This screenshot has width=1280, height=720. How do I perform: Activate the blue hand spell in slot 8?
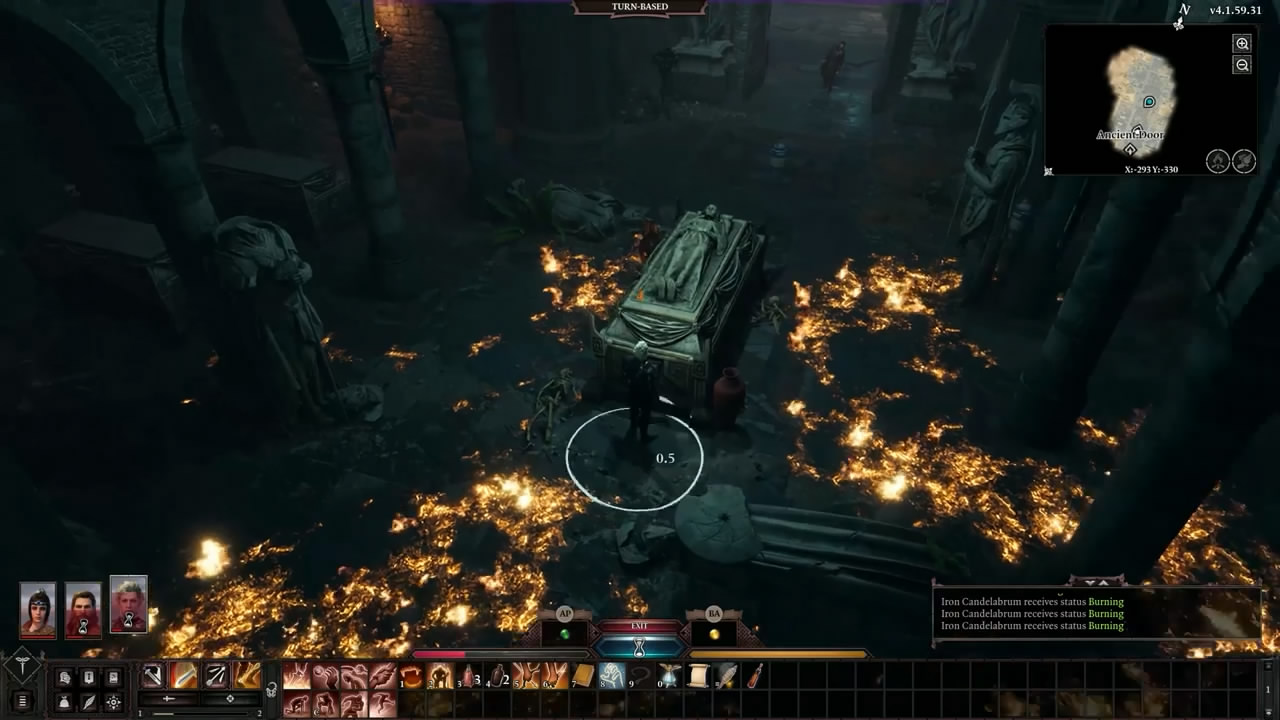coord(612,677)
